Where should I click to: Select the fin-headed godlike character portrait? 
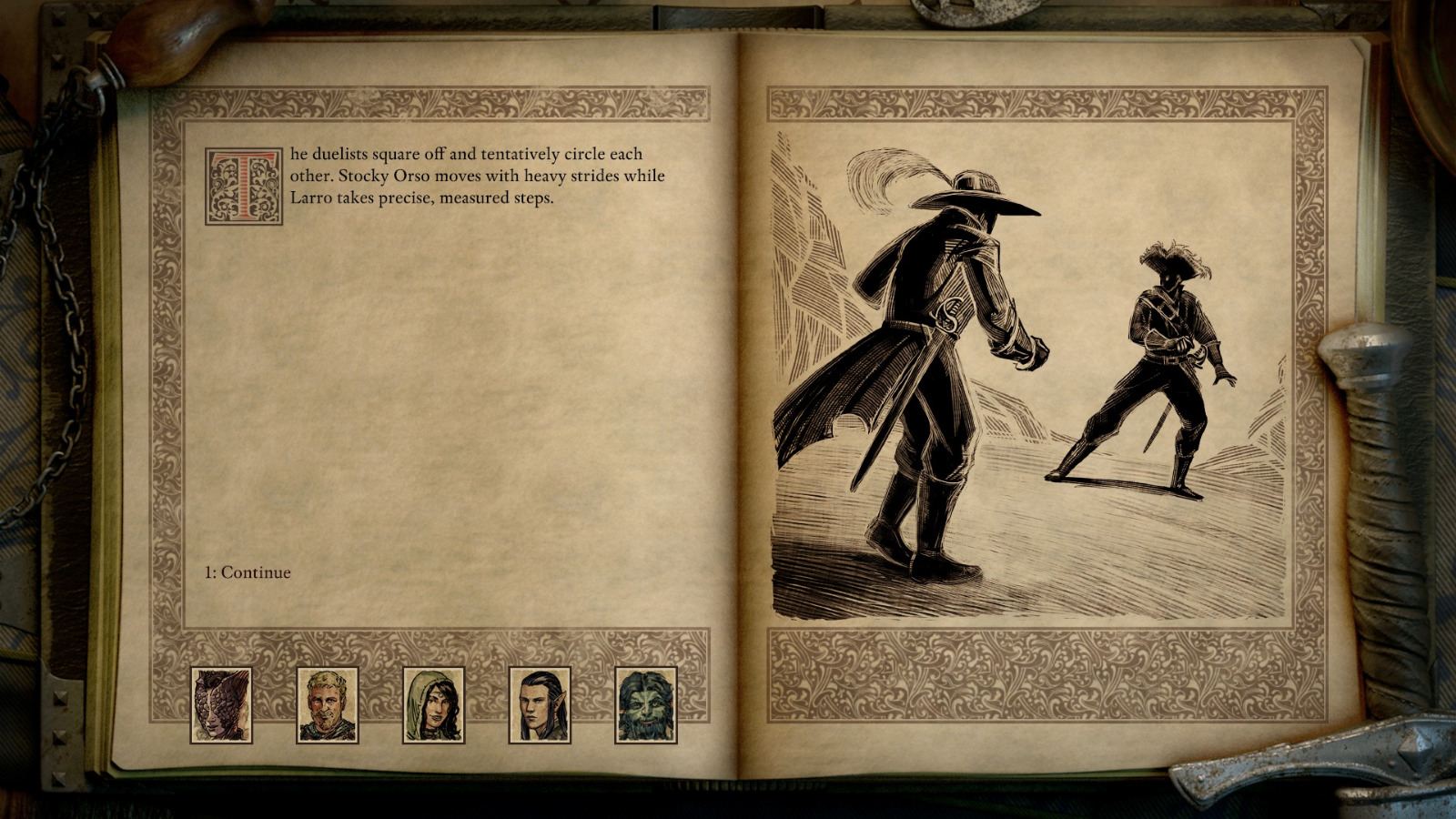[221, 707]
